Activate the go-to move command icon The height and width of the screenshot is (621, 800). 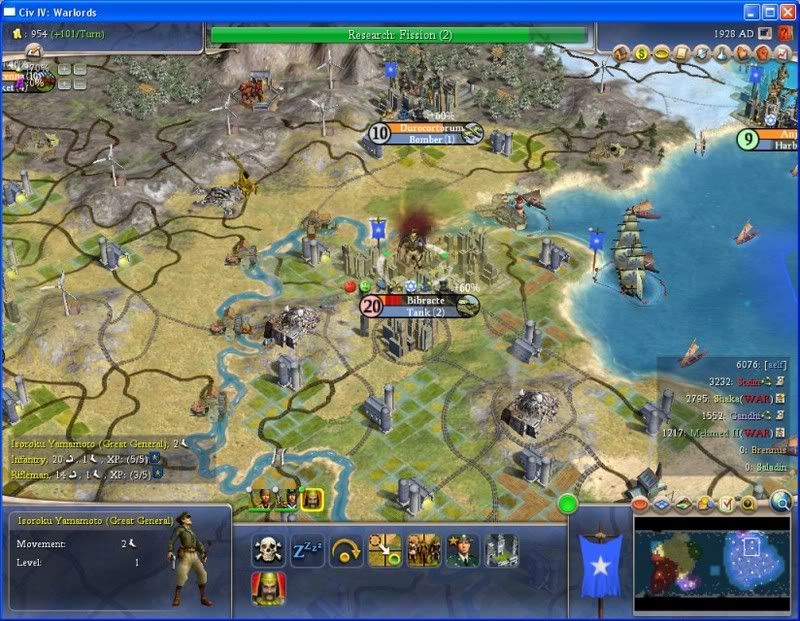[x=385, y=550]
